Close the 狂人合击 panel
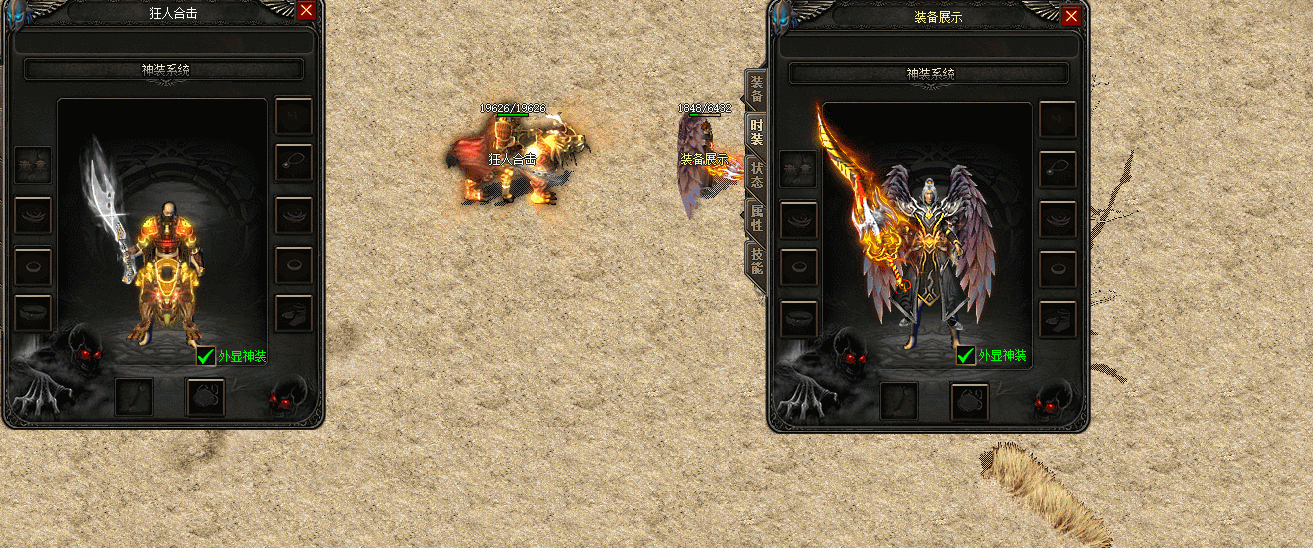This screenshot has height=548, width=1313. pos(306,10)
